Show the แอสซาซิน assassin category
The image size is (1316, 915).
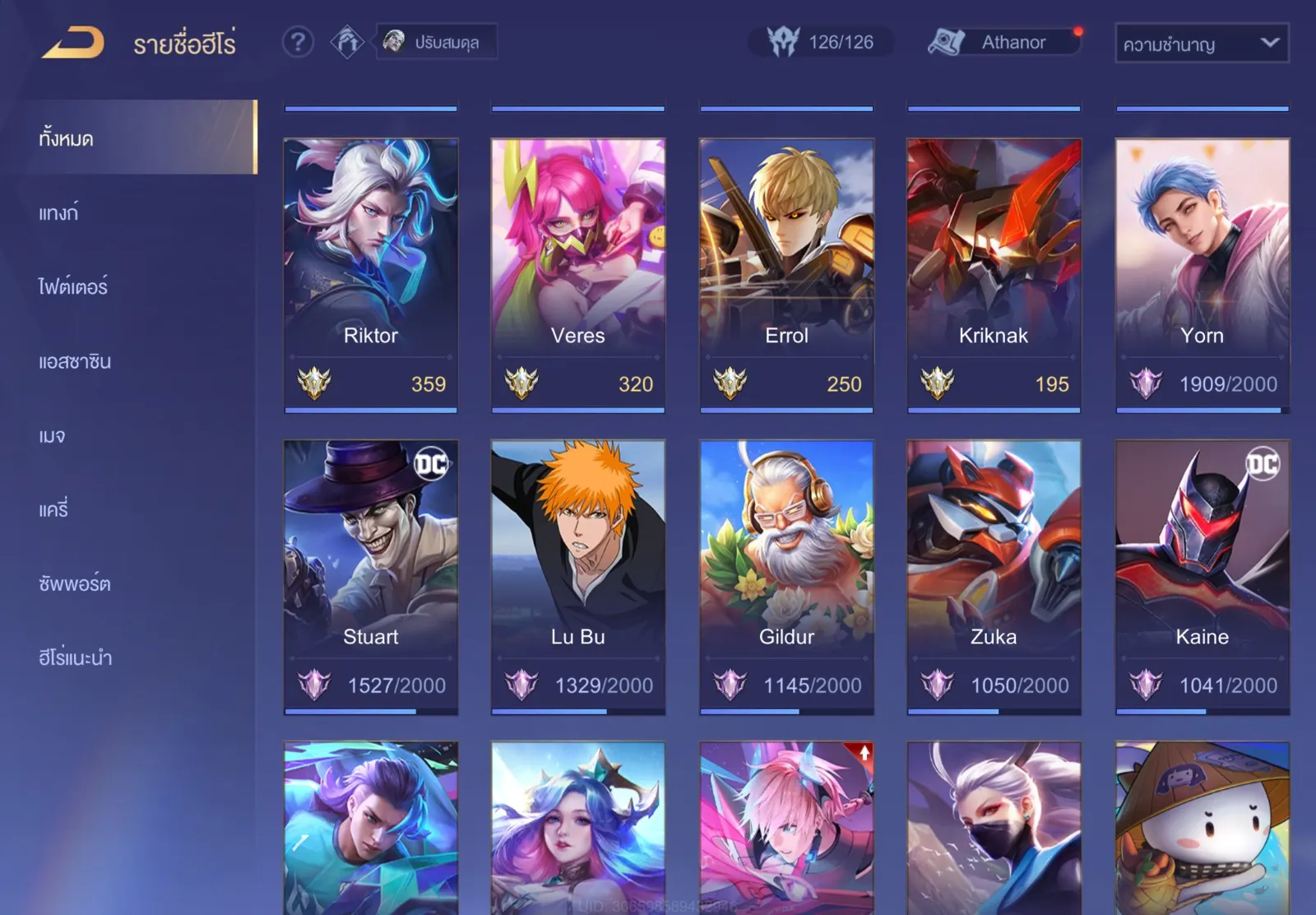tap(75, 361)
